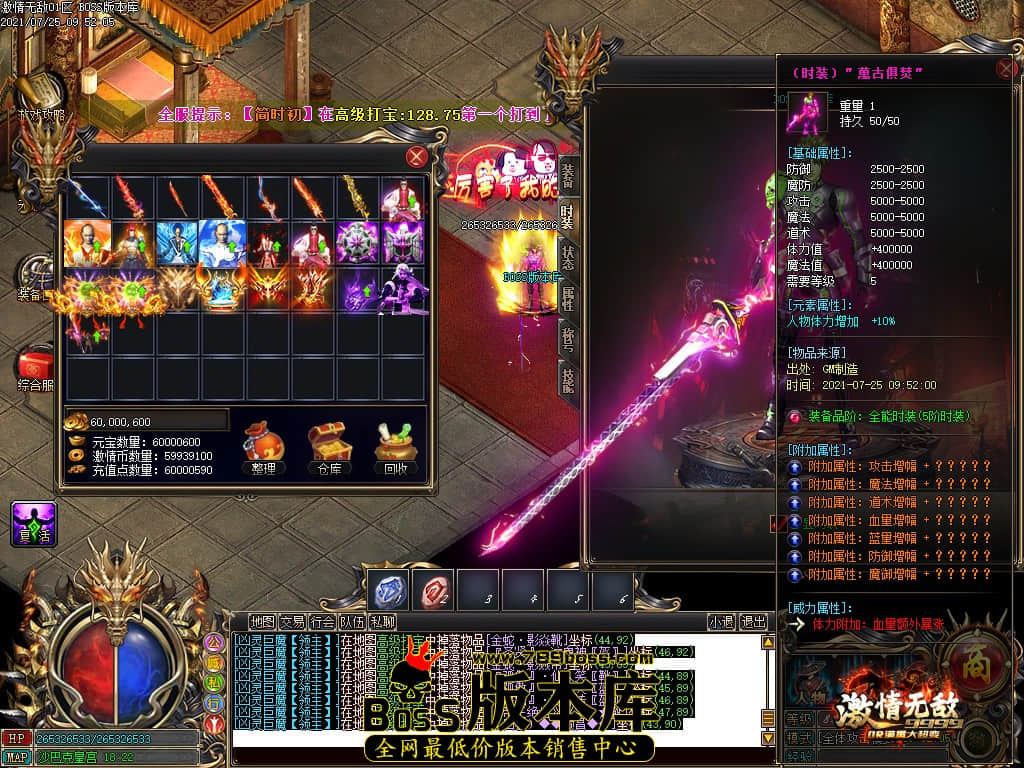Open the 地图 map chat button

coord(262,622)
